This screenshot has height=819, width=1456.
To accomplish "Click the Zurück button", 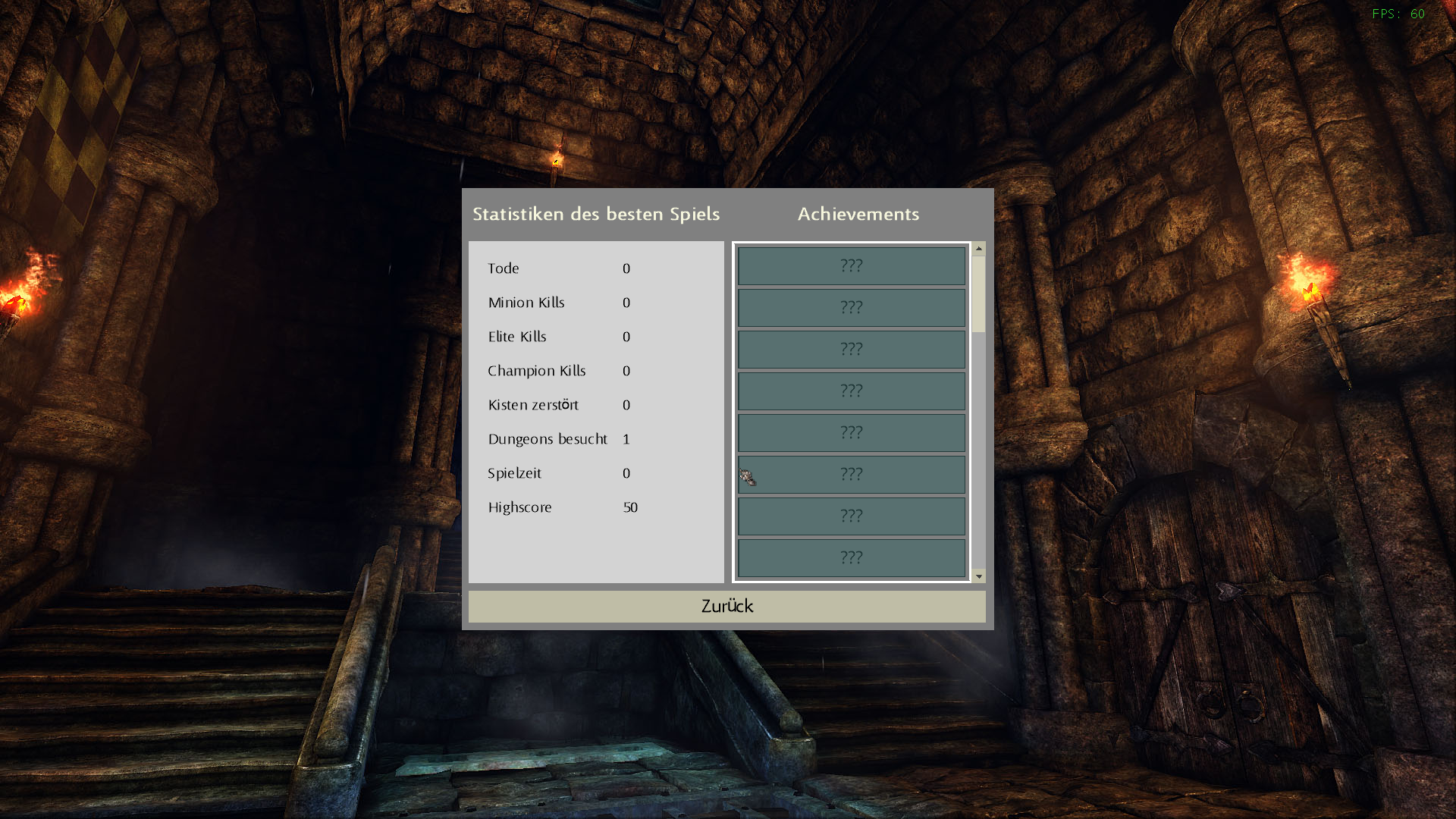I will (726, 606).
